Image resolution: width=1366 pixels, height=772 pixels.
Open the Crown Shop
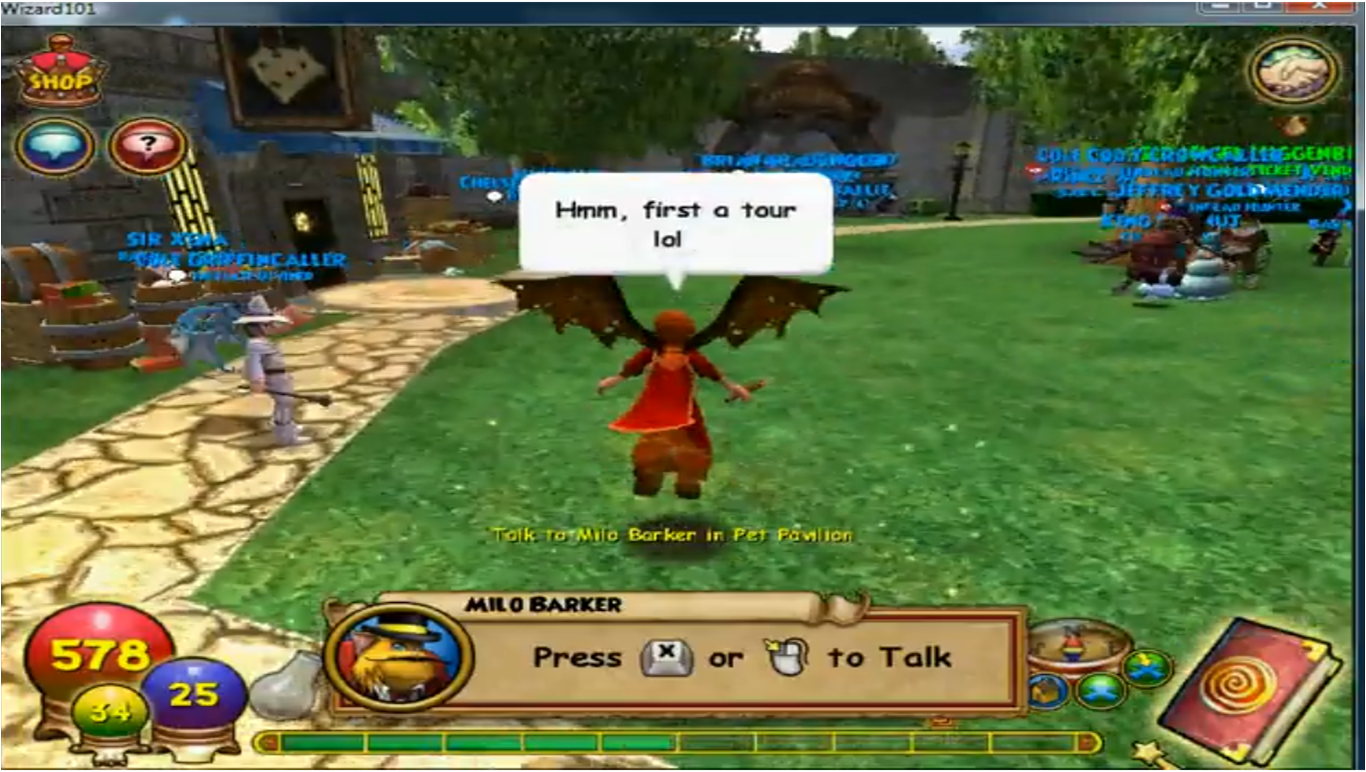pyautogui.click(x=60, y=72)
